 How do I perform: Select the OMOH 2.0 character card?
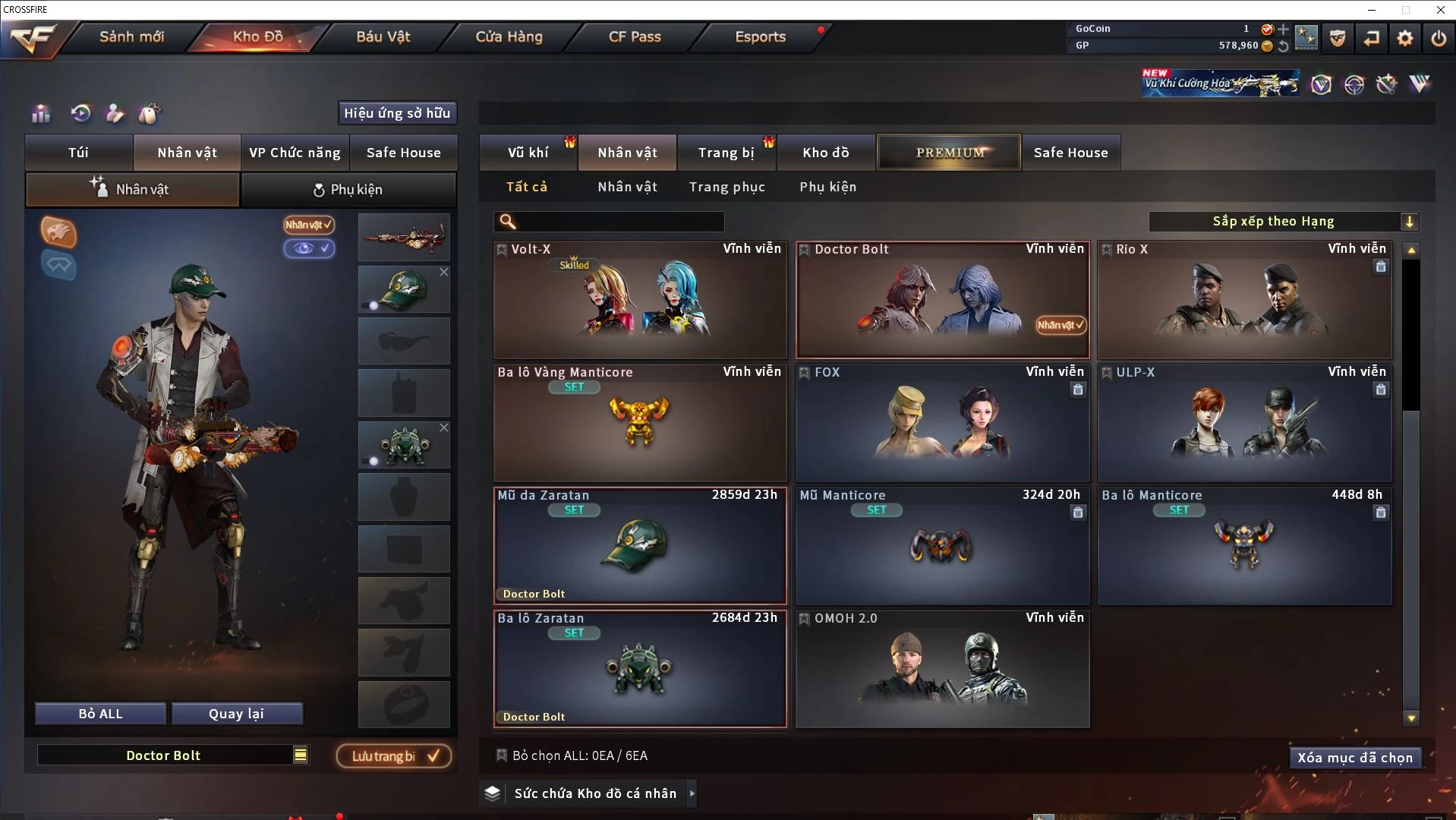click(942, 669)
